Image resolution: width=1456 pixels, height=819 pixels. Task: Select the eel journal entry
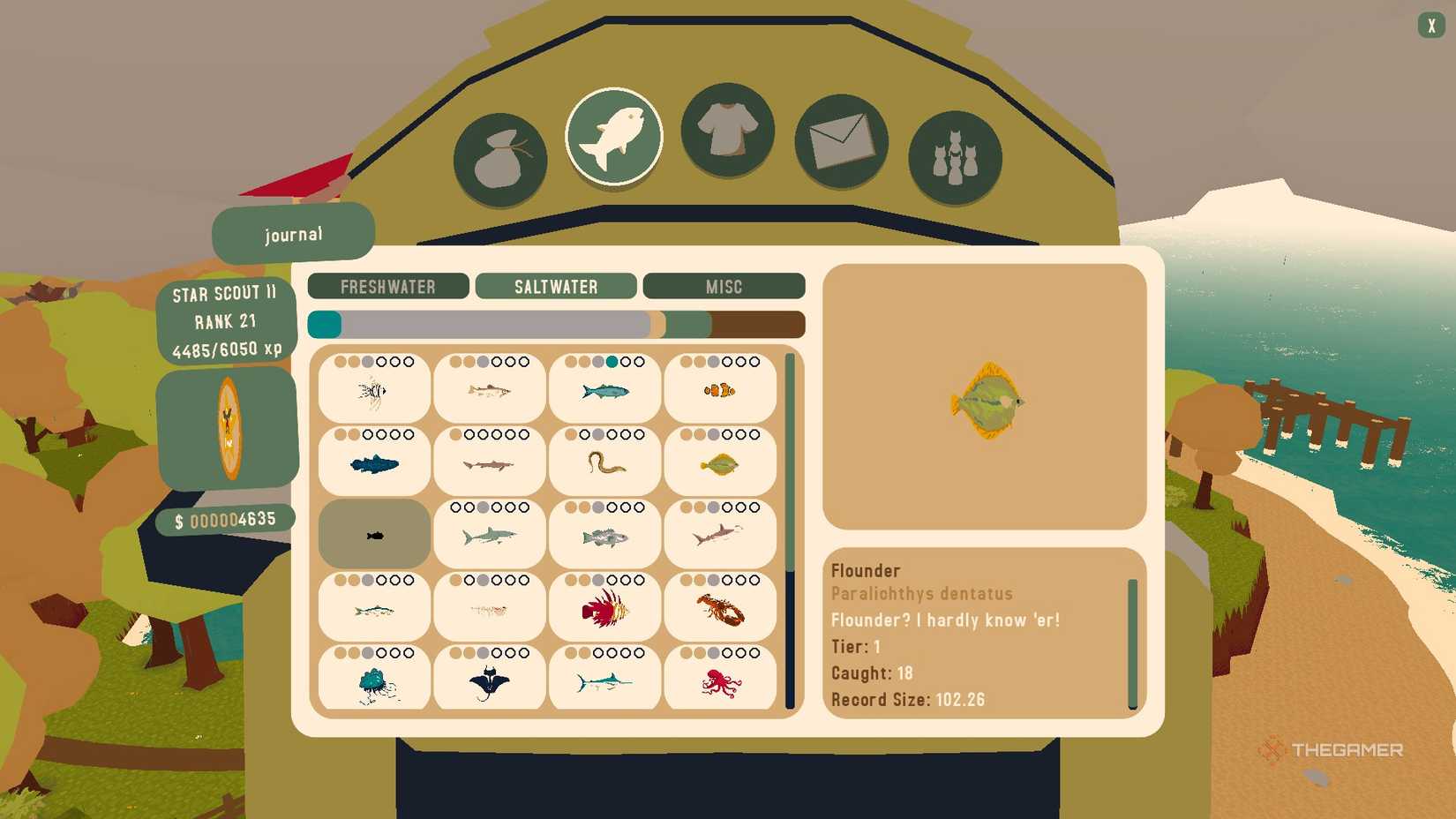tap(604, 462)
